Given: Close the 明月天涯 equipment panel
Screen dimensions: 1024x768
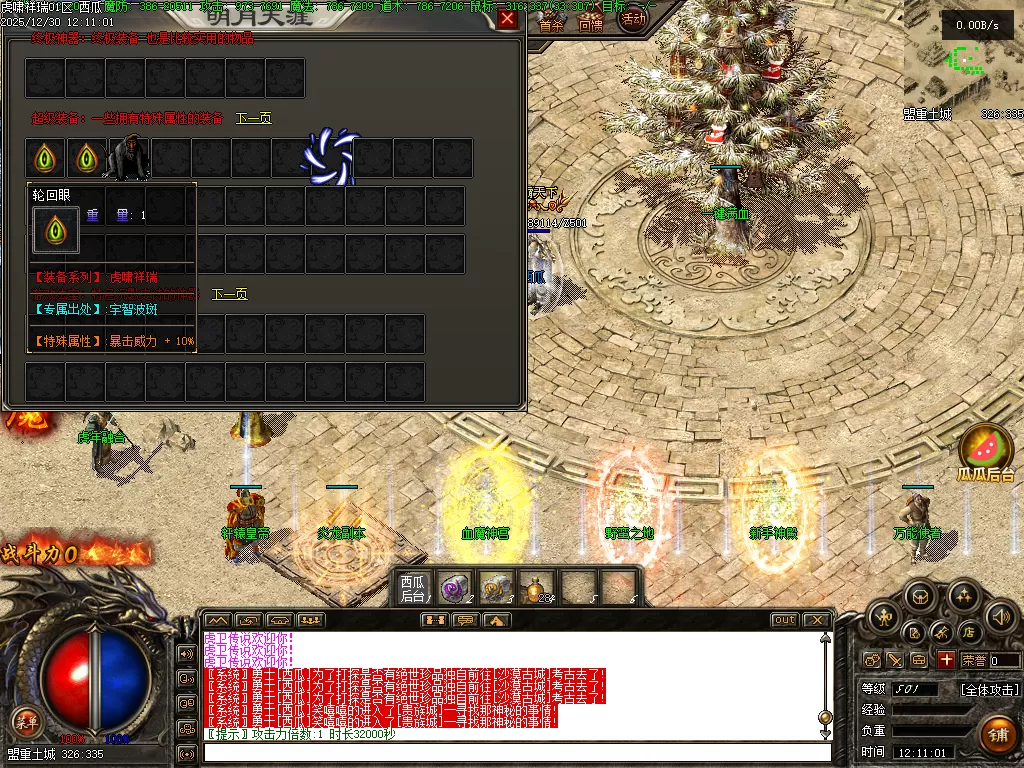Looking at the screenshot, I should pyautogui.click(x=507, y=19).
